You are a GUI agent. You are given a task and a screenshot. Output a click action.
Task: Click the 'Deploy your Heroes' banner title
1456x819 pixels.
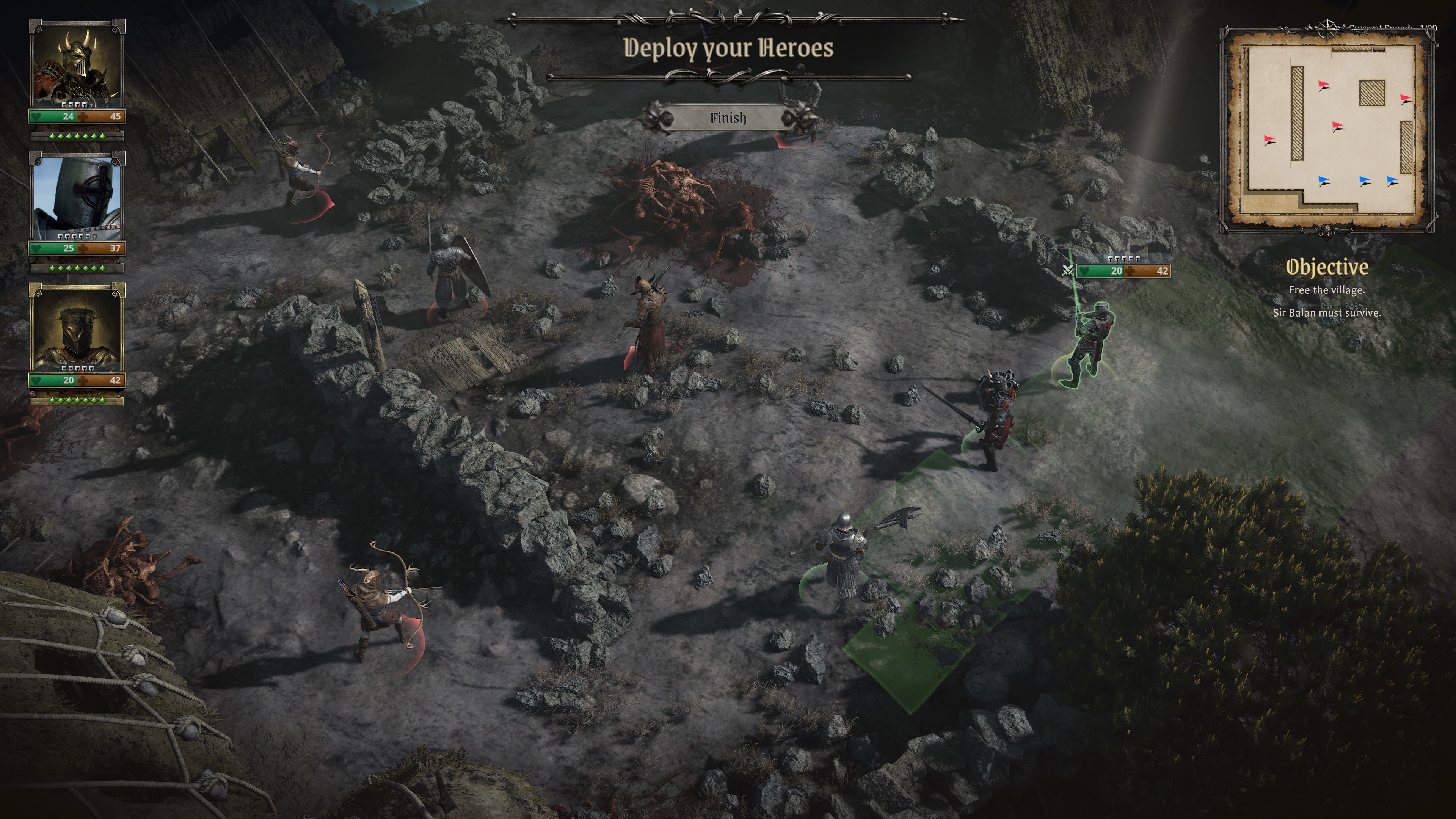point(729,49)
